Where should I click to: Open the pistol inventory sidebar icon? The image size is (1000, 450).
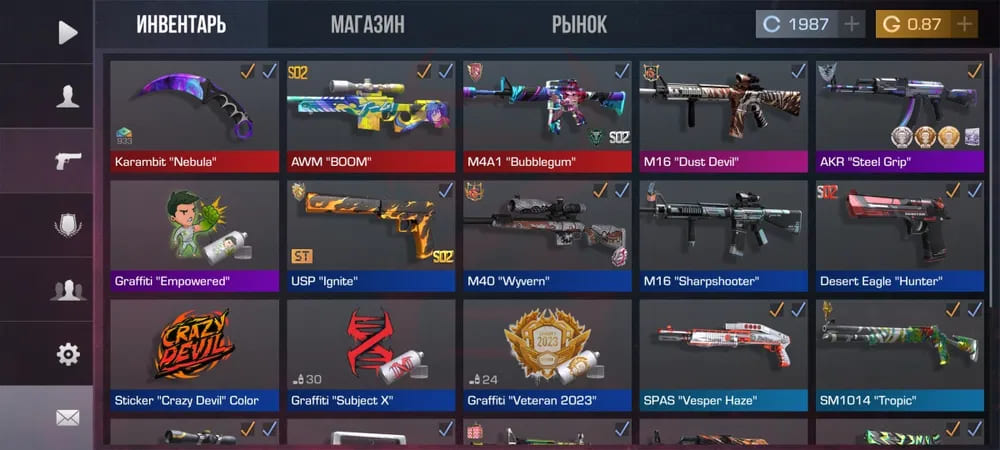[x=67, y=161]
